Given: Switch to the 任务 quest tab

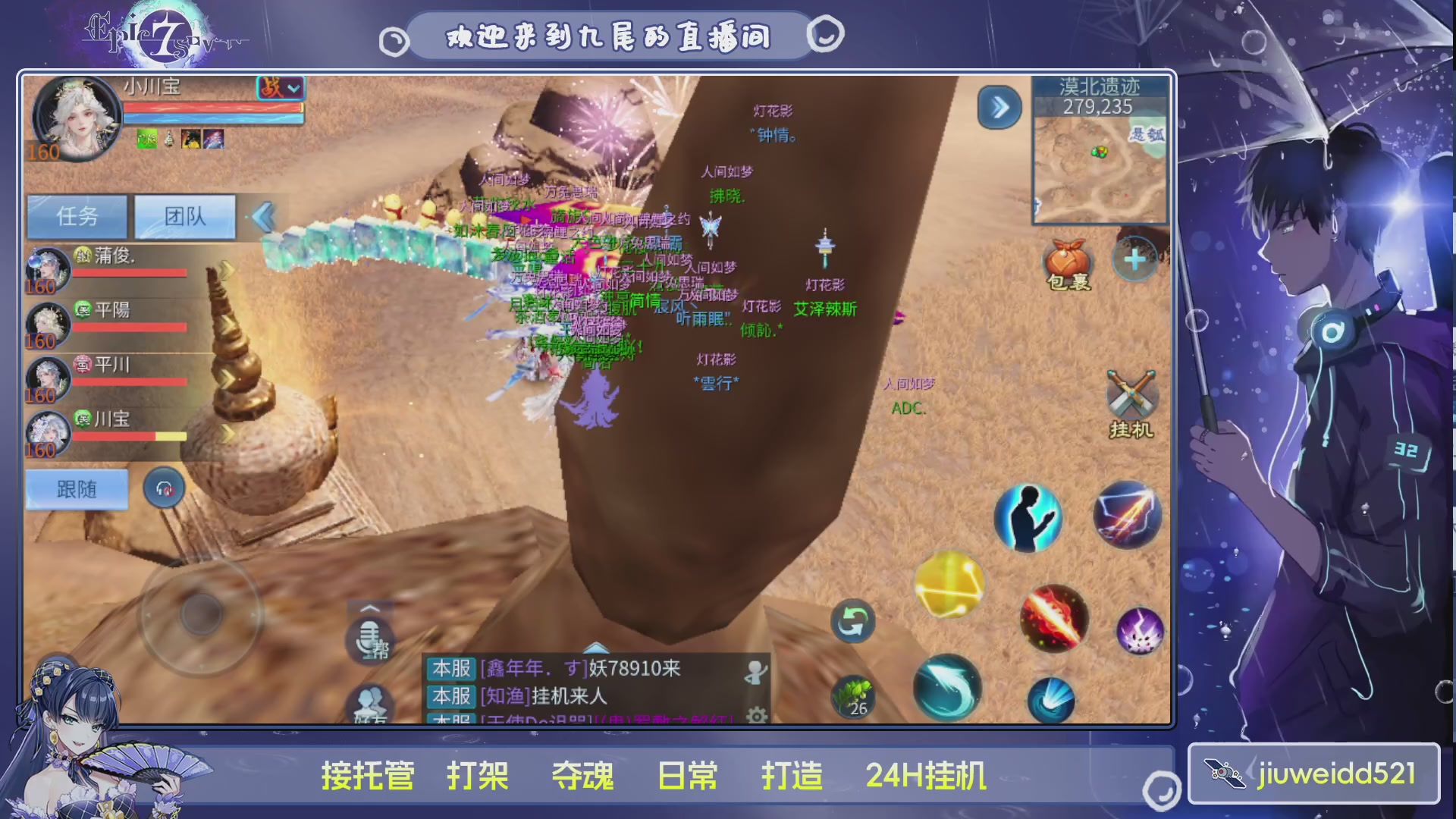Looking at the screenshot, I should pyautogui.click(x=77, y=216).
